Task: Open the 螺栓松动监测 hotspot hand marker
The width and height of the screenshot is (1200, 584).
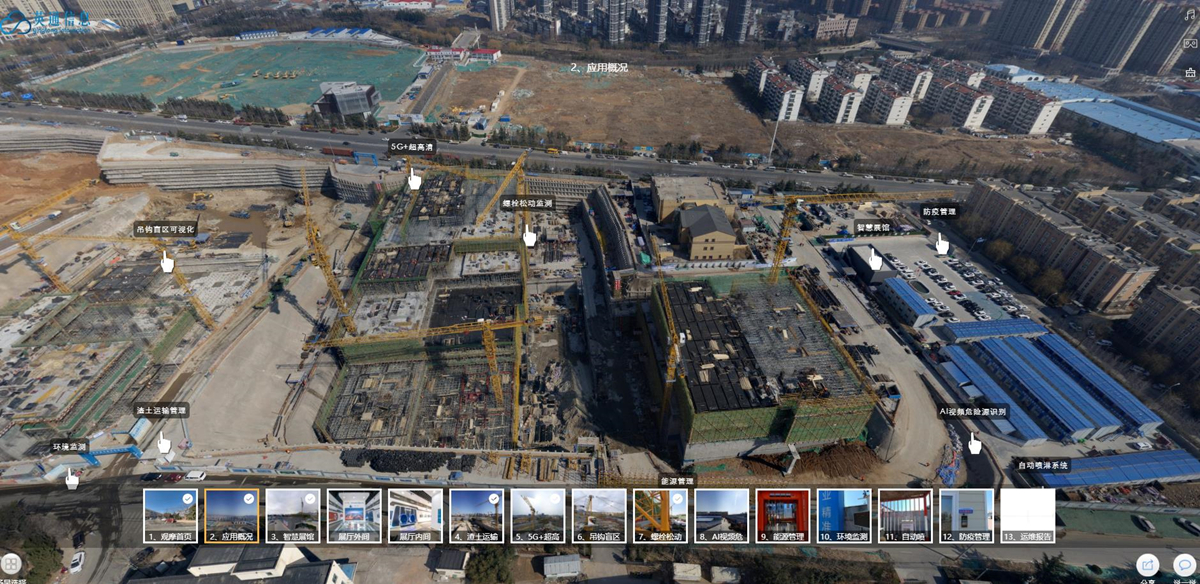Action: tap(529, 235)
